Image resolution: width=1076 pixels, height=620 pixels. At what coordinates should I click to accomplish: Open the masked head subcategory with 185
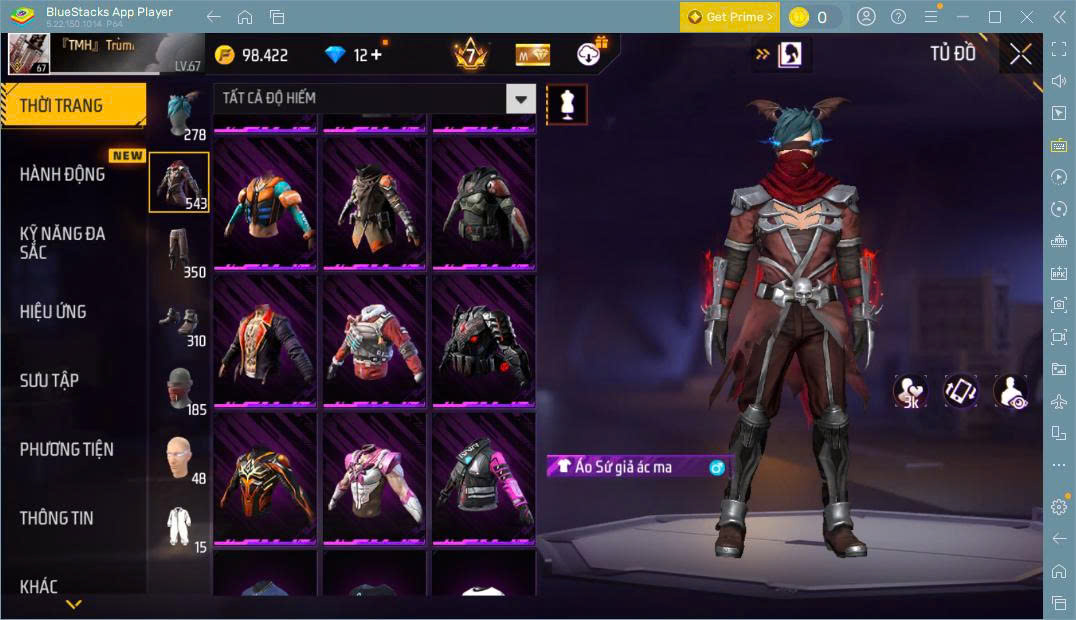tap(180, 389)
